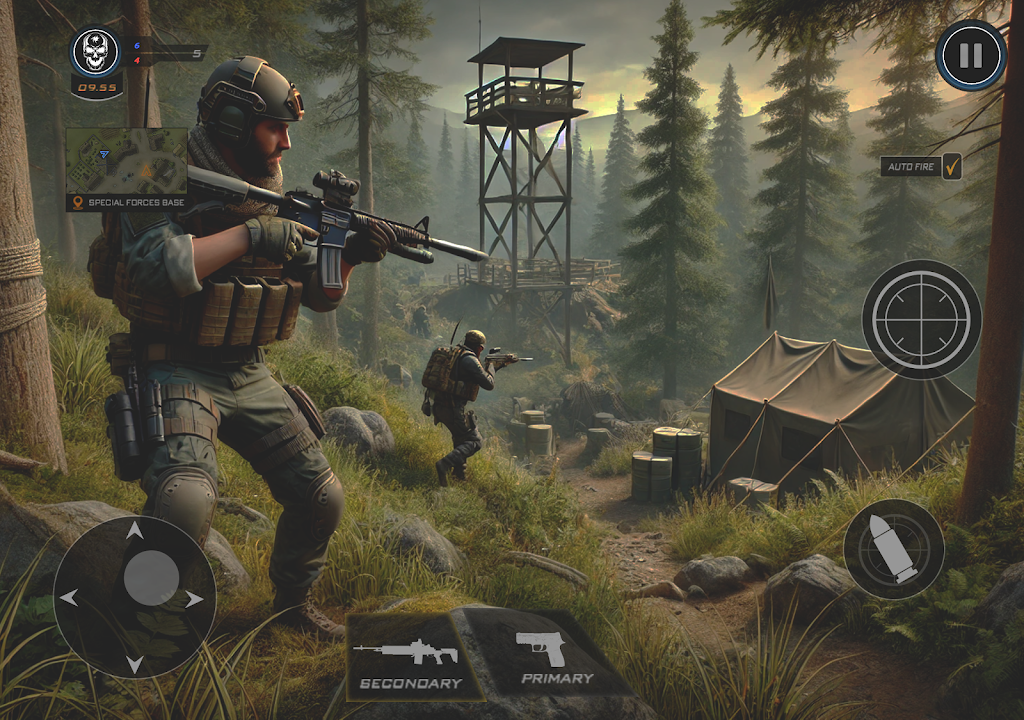Tap the crosshair aim button

921,319
